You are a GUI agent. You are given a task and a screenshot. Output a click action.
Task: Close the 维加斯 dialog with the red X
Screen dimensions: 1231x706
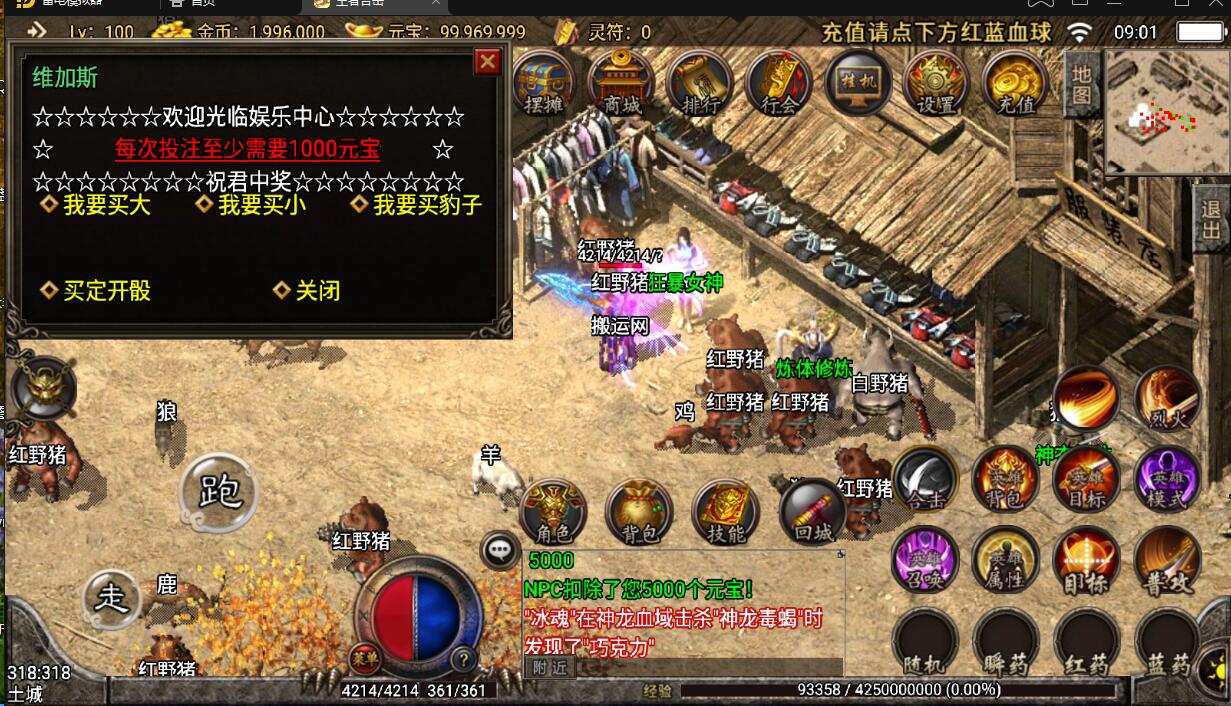coord(487,62)
